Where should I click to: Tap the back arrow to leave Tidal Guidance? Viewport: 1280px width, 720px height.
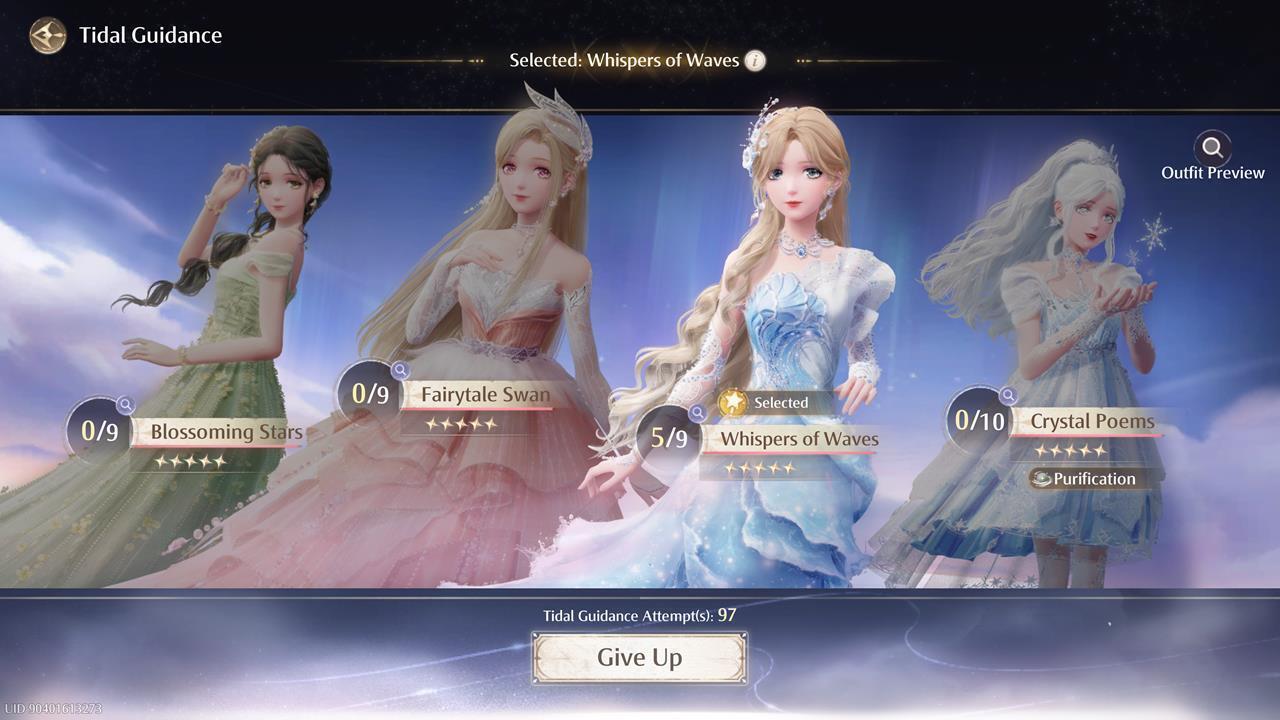46,35
